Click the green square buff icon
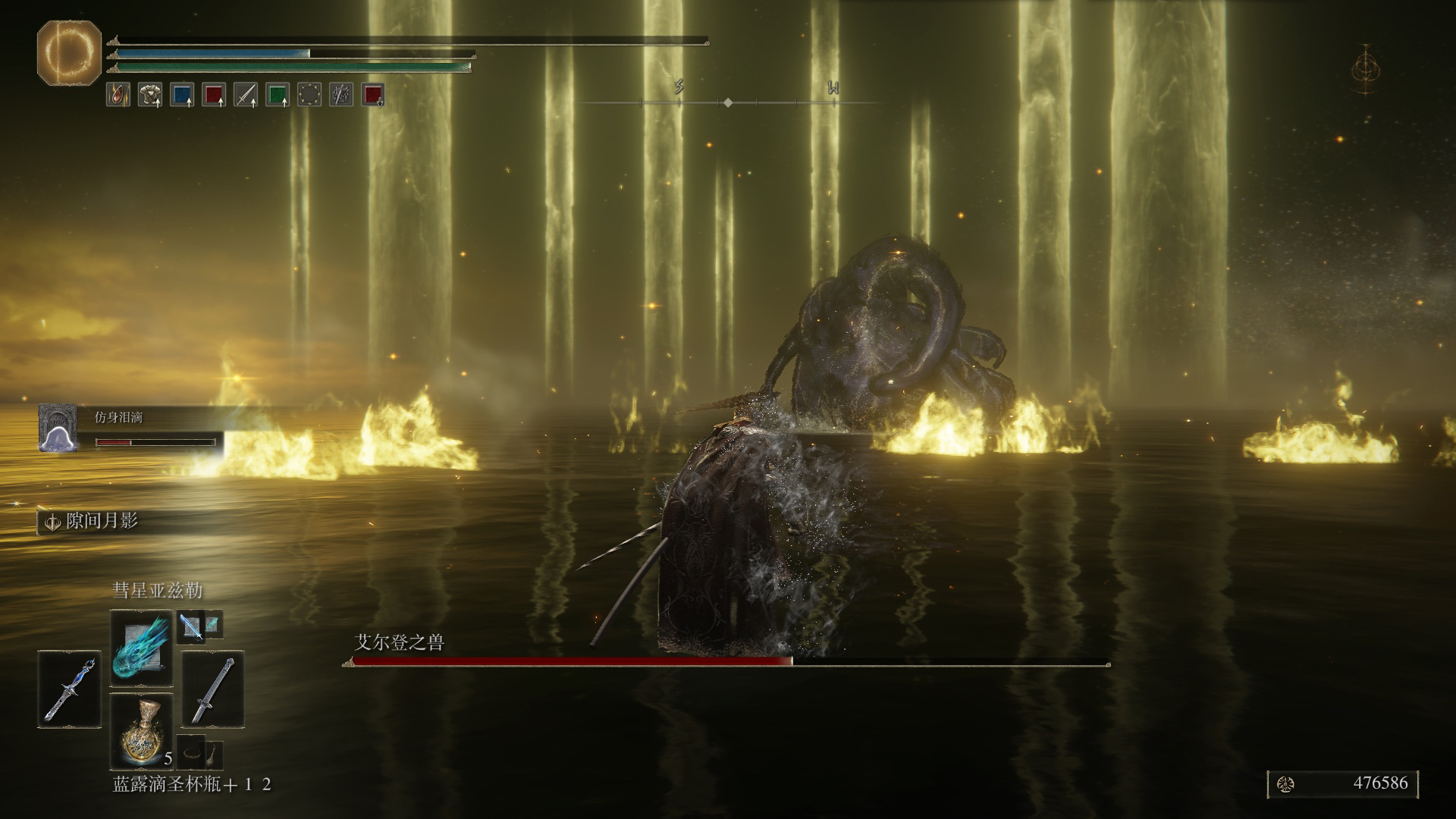 pyautogui.click(x=278, y=95)
